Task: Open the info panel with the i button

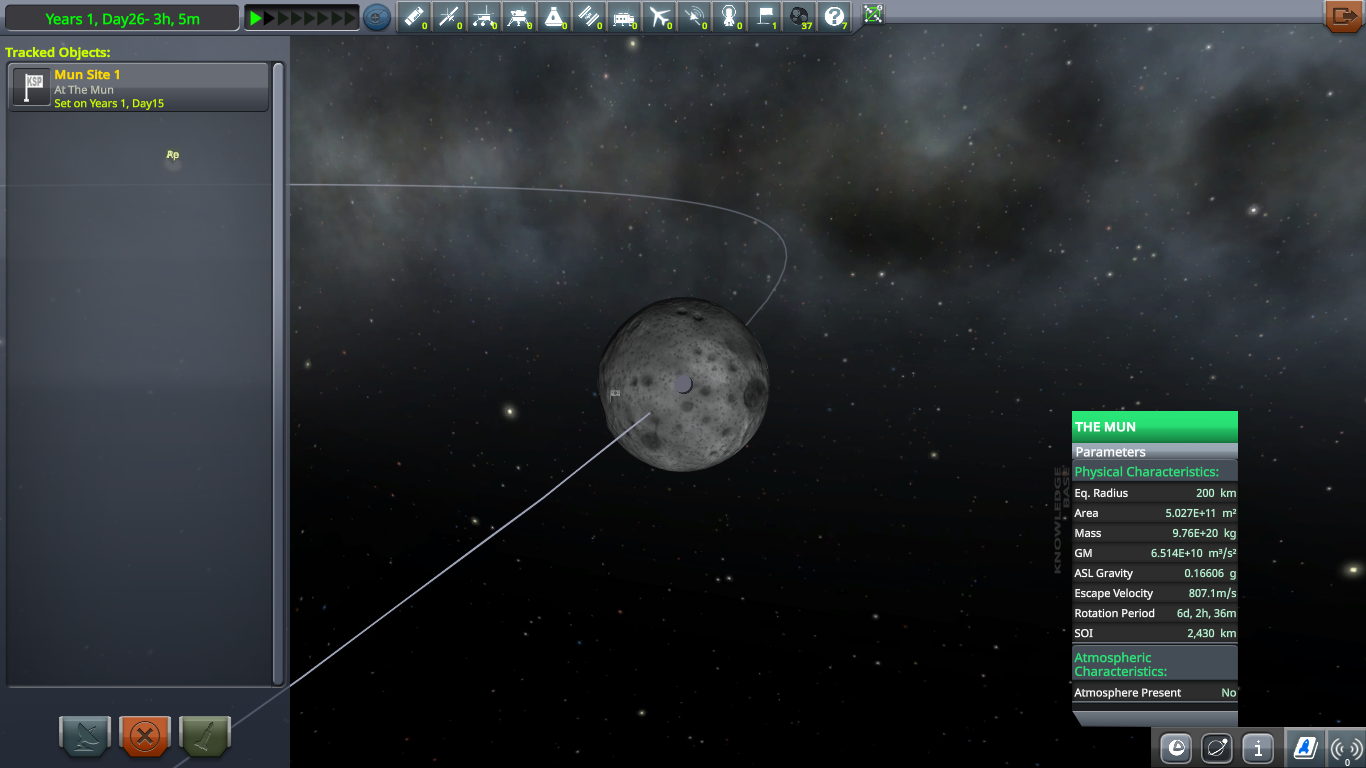Action: (1257, 747)
